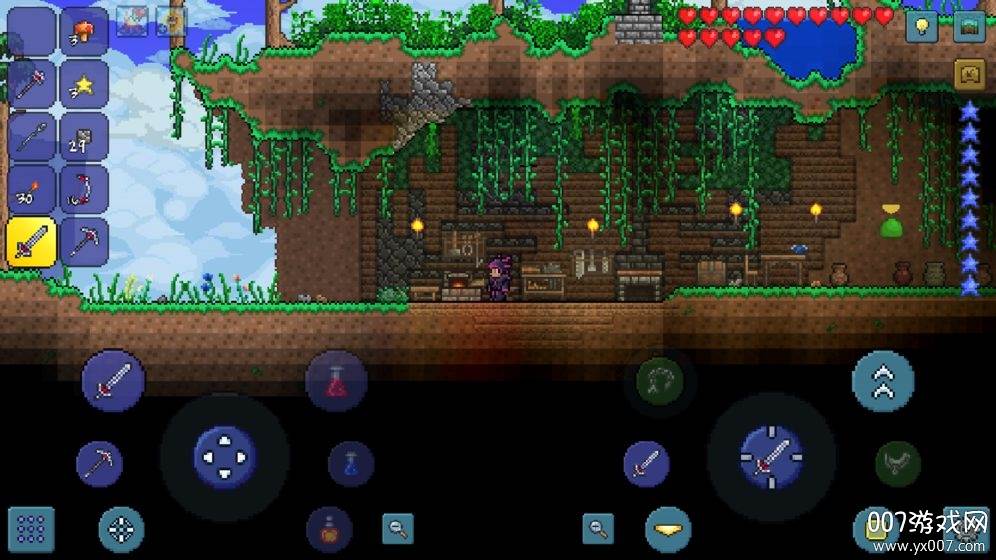Tap the jump button with double arrows

[x=883, y=381]
